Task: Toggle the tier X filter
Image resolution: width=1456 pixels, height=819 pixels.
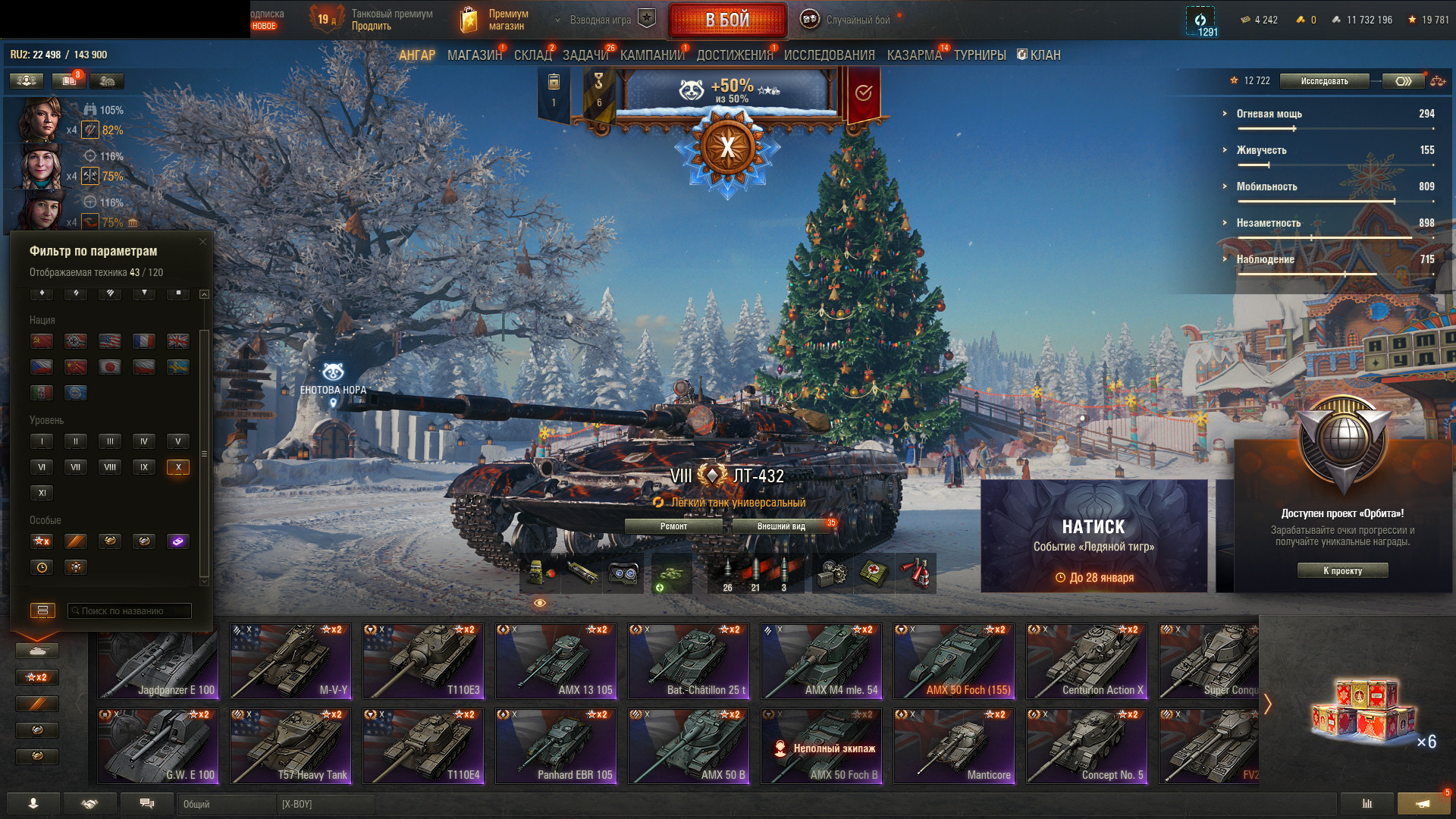Action: pos(178,467)
